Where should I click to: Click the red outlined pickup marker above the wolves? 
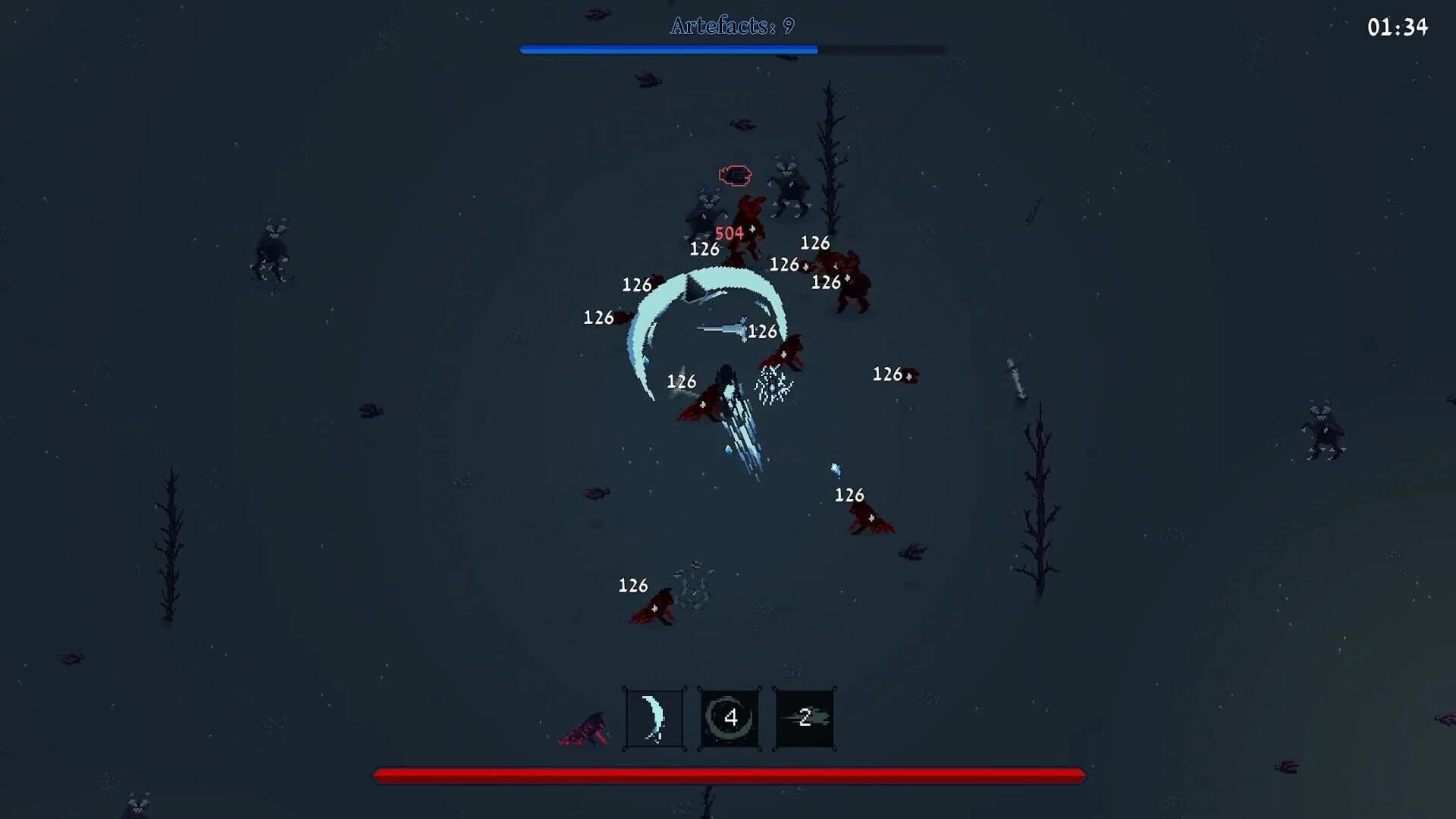point(733,174)
